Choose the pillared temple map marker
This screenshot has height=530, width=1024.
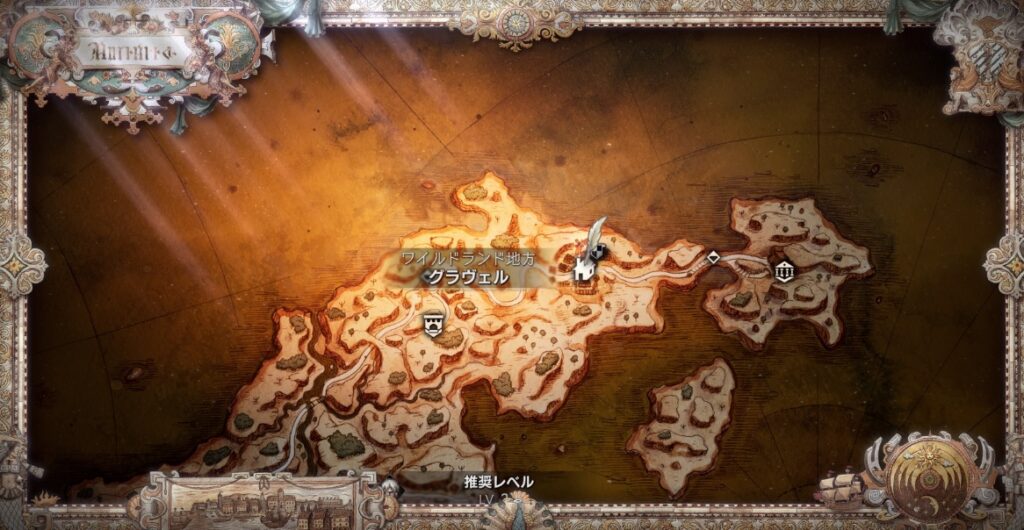pyautogui.click(x=785, y=270)
